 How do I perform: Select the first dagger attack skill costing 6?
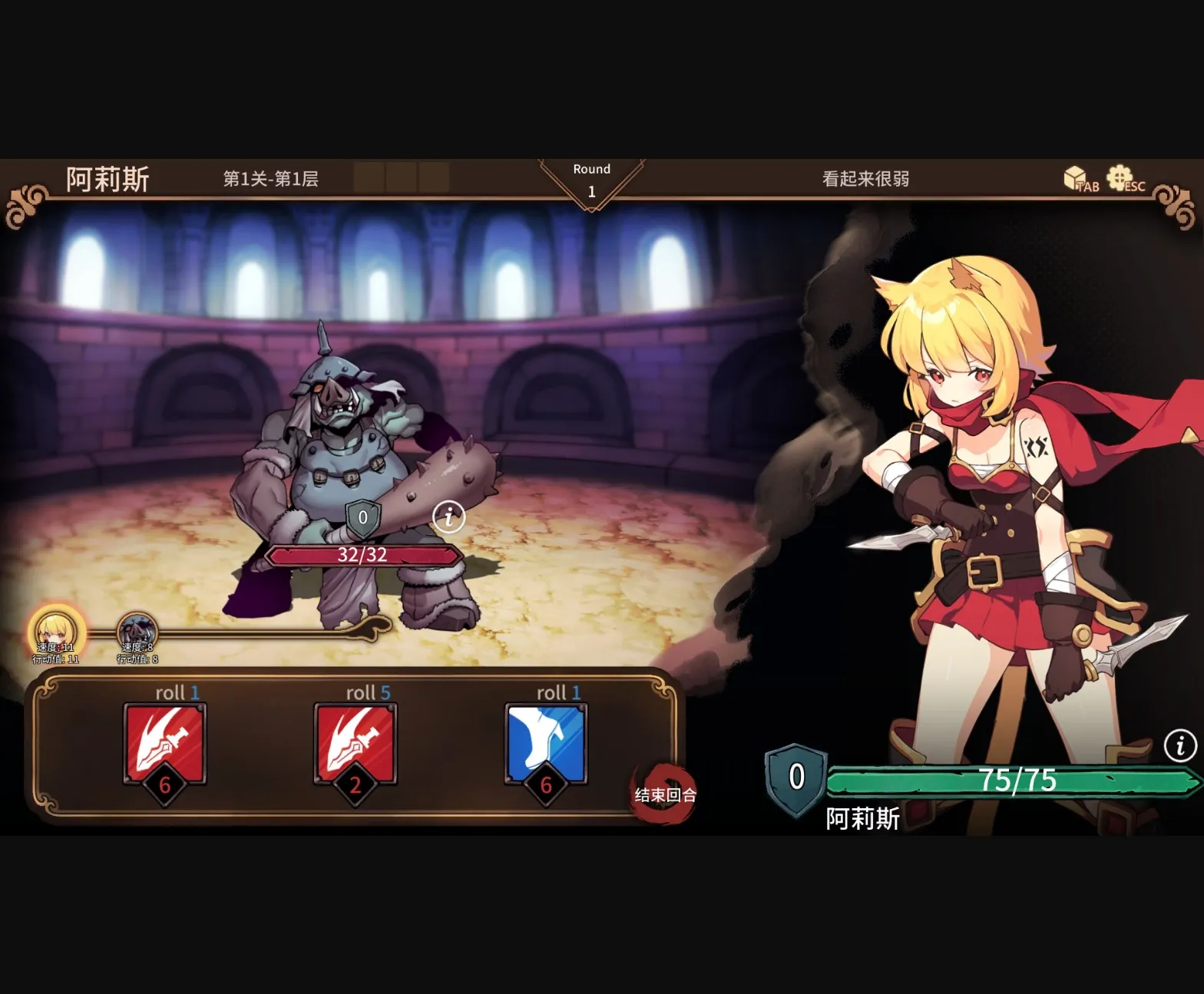pos(164,742)
